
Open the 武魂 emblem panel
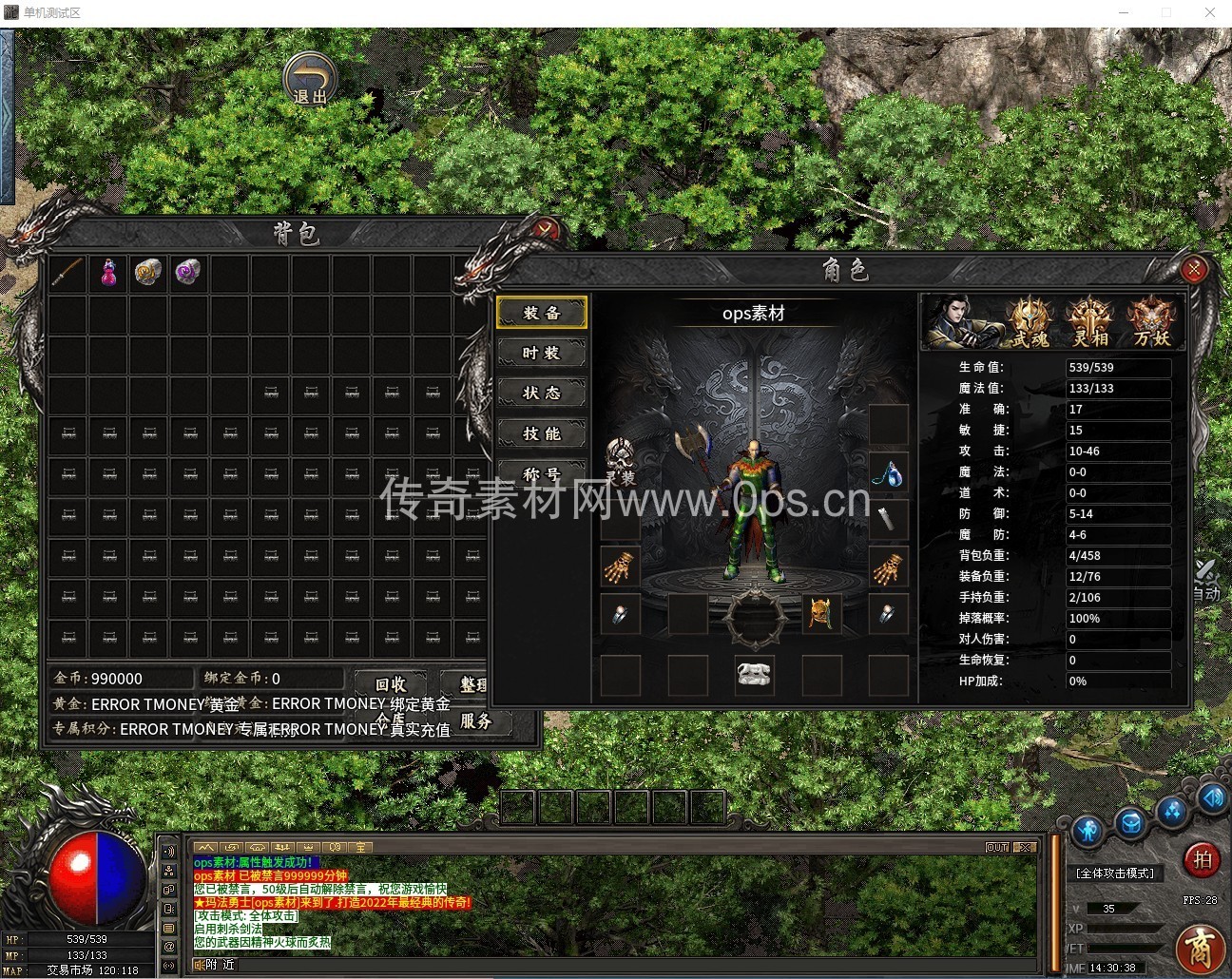[x=1030, y=321]
